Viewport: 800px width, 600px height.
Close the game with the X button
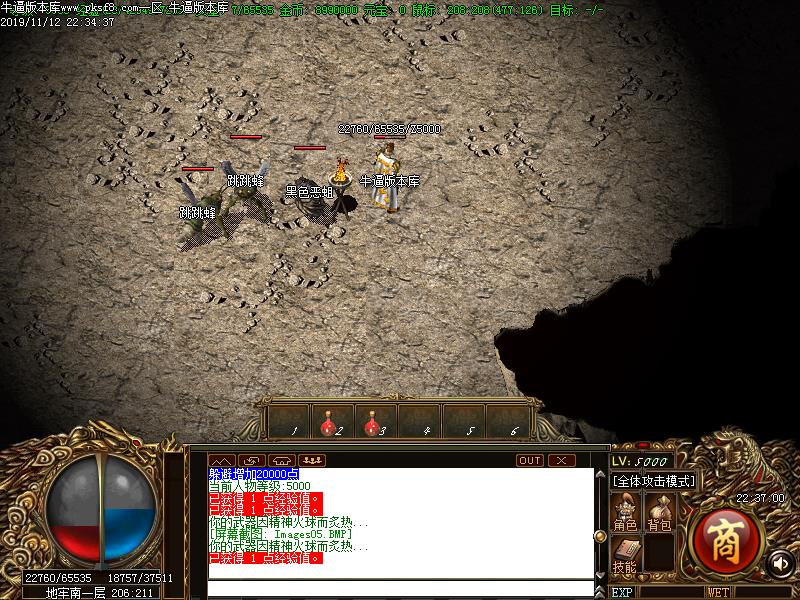tap(562, 461)
